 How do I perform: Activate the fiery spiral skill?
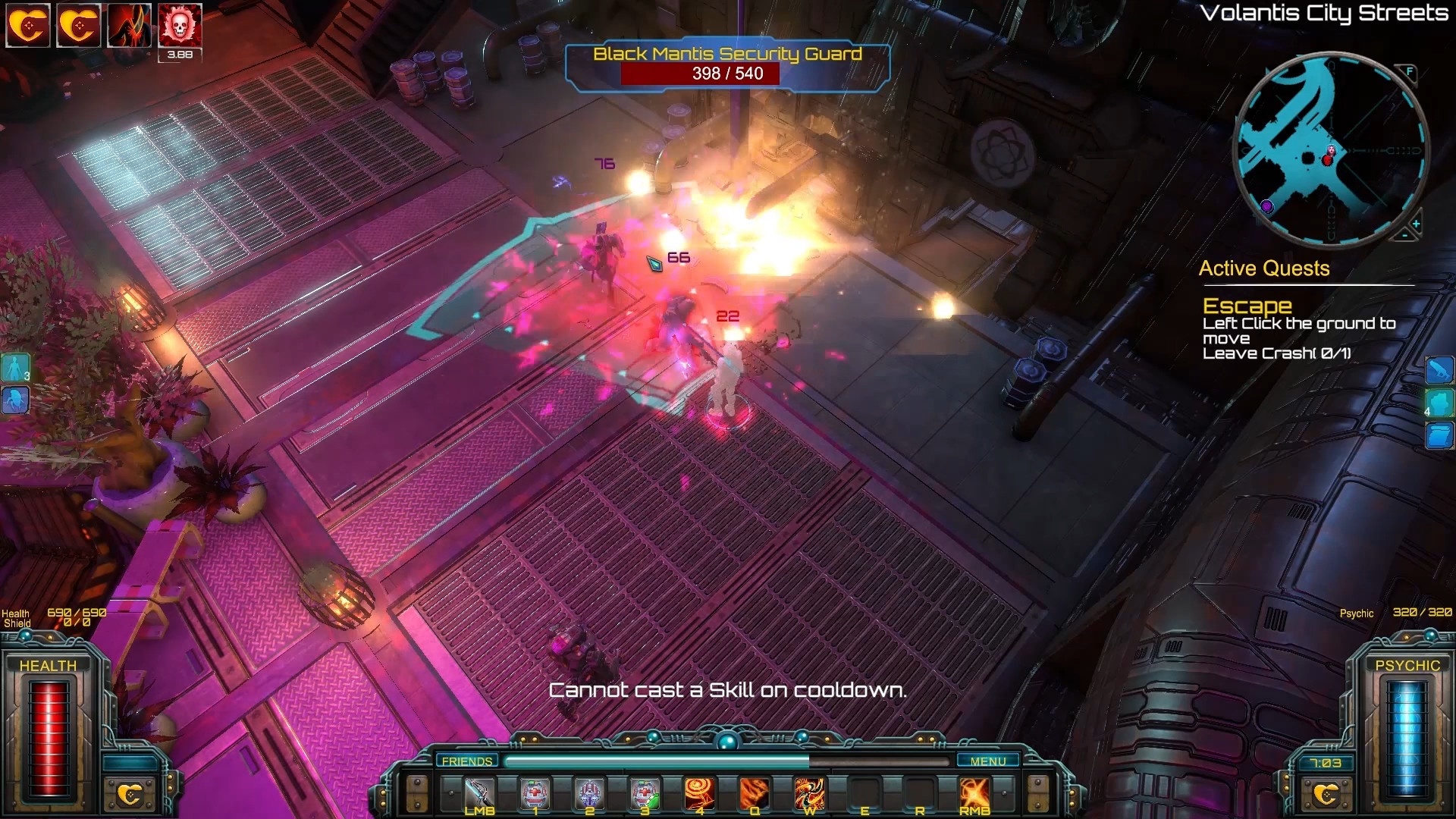[699, 794]
